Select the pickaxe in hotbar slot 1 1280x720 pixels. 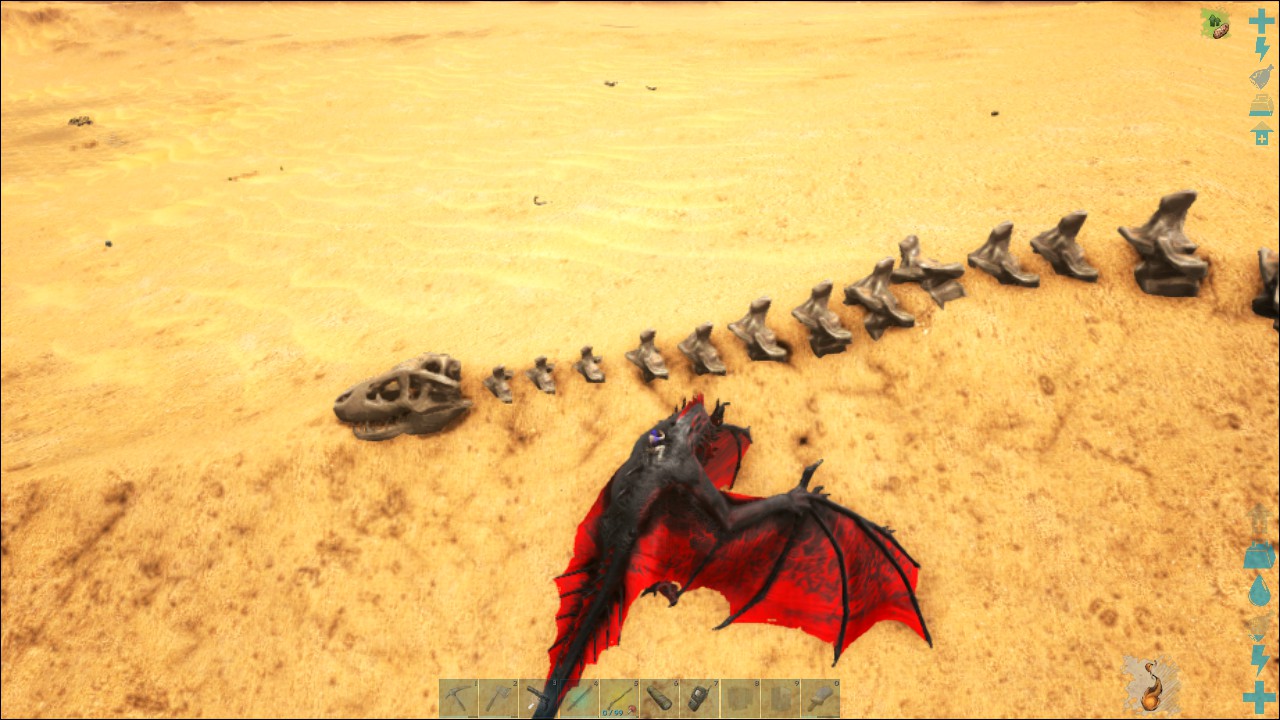click(458, 698)
